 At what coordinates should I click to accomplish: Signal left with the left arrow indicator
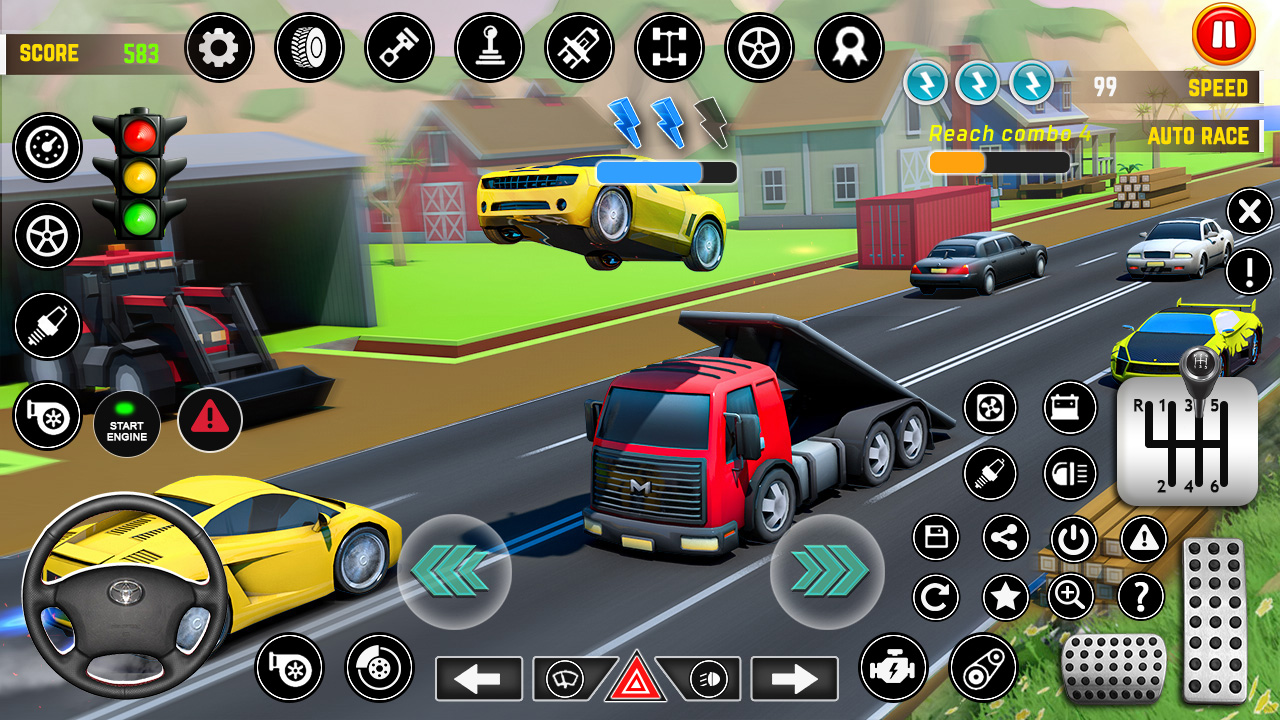[x=478, y=679]
